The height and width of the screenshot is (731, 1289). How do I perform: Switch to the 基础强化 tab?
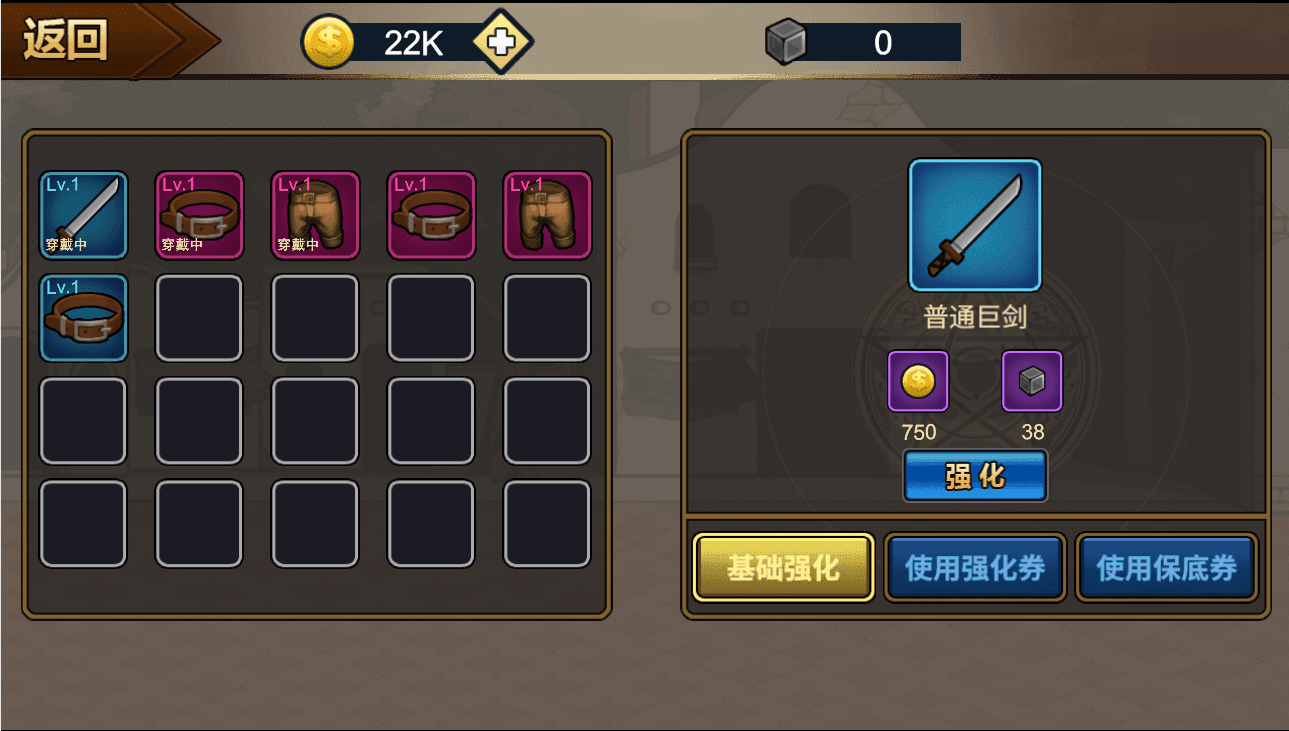click(x=783, y=567)
